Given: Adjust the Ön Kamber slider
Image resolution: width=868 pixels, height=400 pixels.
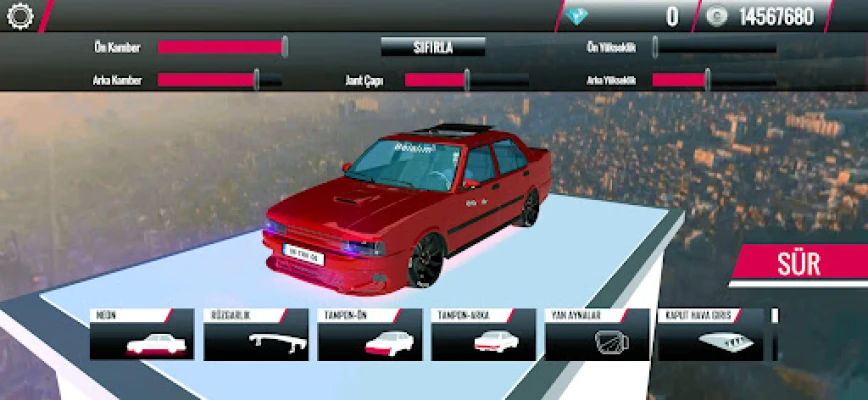Looking at the screenshot, I should point(284,47).
